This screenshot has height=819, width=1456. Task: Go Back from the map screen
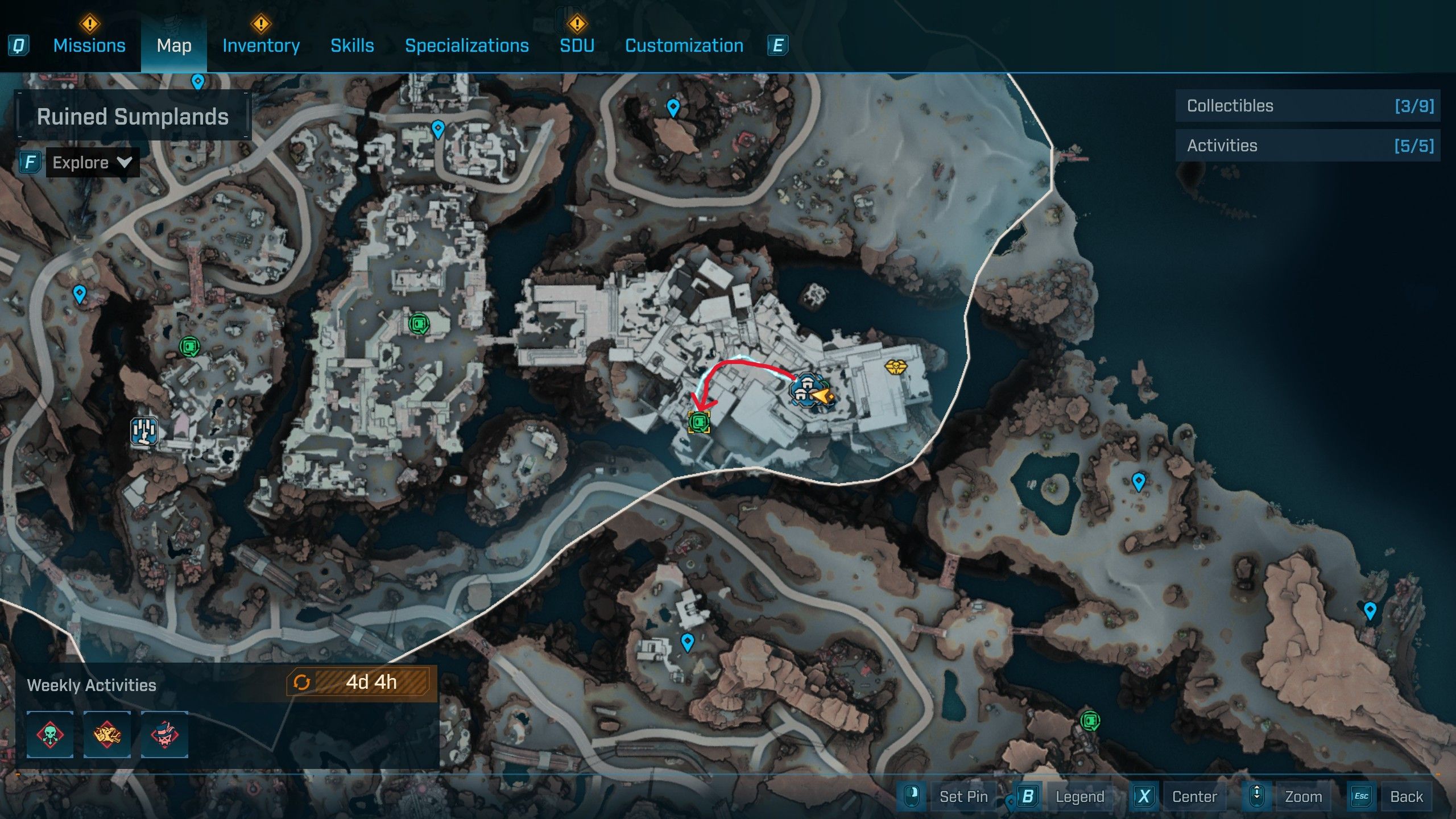pos(1406,796)
